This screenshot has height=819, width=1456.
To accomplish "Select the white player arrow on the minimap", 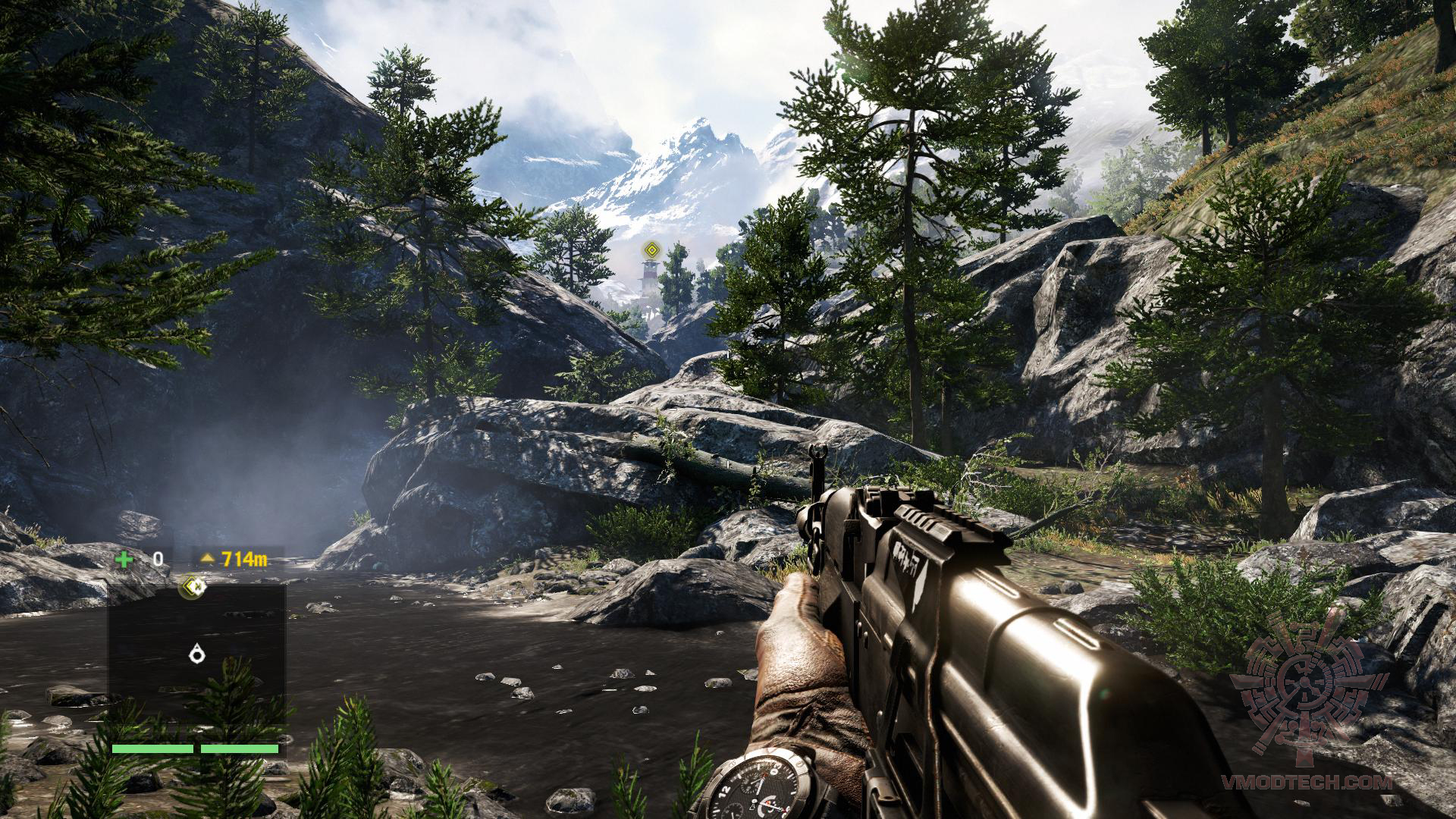I will pyautogui.click(x=198, y=653).
